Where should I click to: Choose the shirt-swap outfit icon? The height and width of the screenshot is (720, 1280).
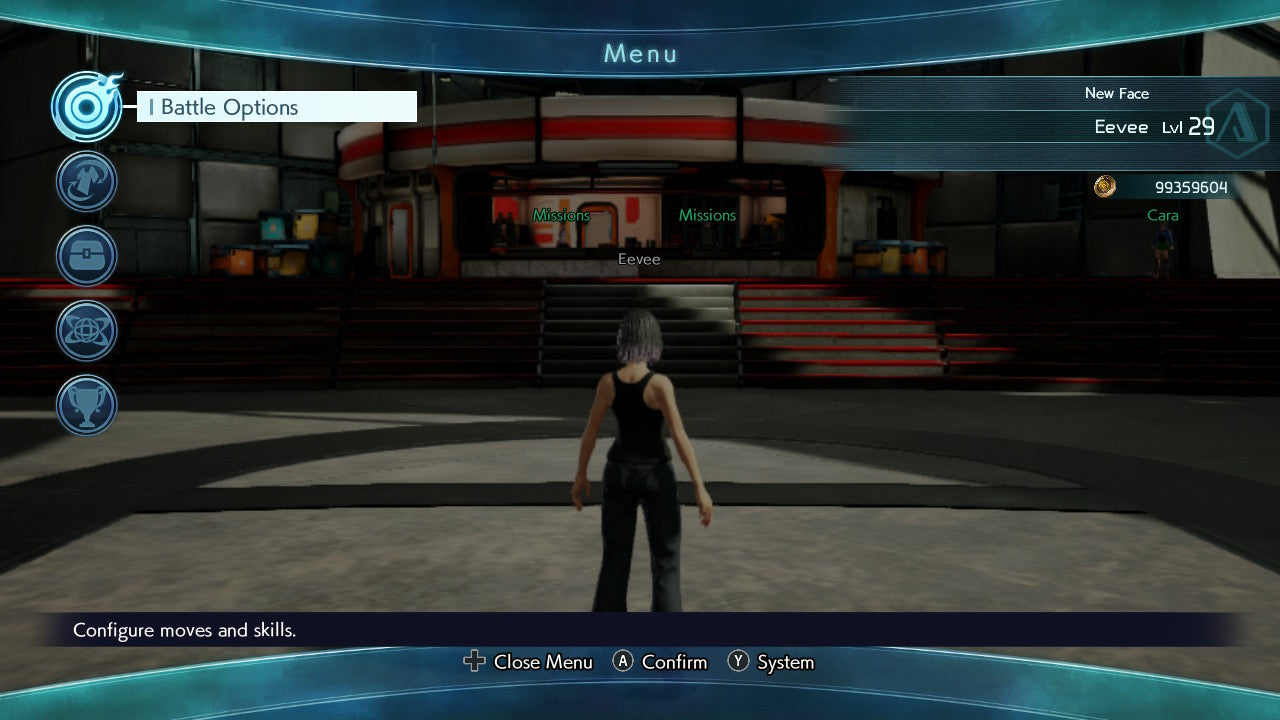pos(87,181)
